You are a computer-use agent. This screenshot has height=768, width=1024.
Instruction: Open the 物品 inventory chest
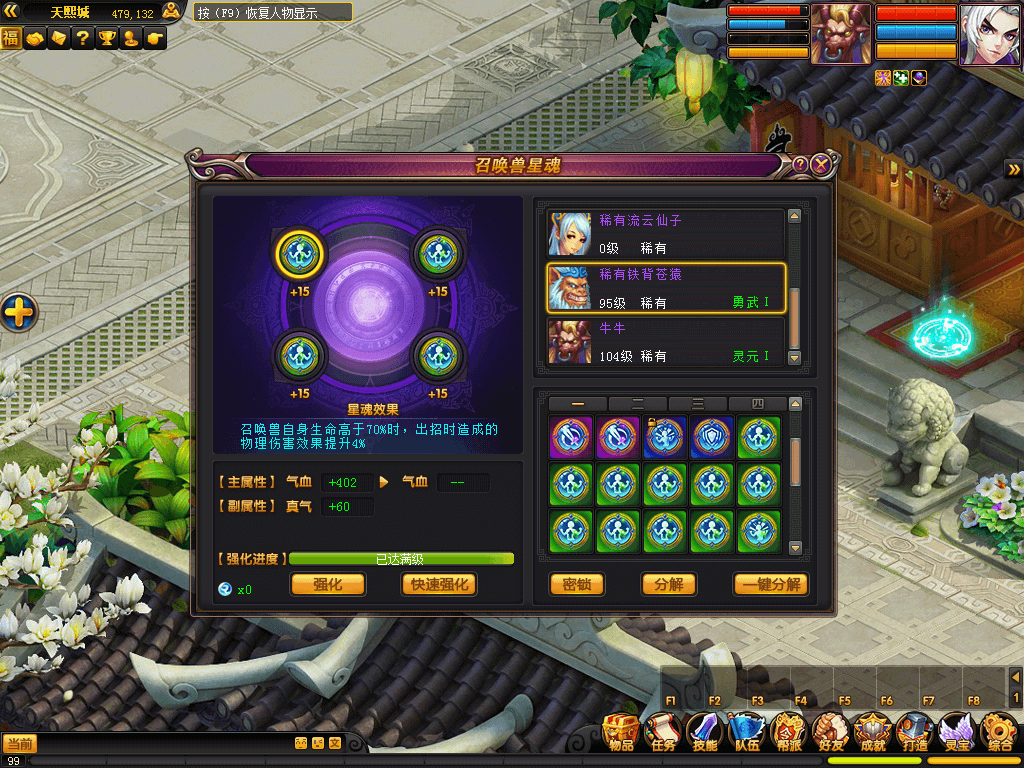[x=621, y=732]
